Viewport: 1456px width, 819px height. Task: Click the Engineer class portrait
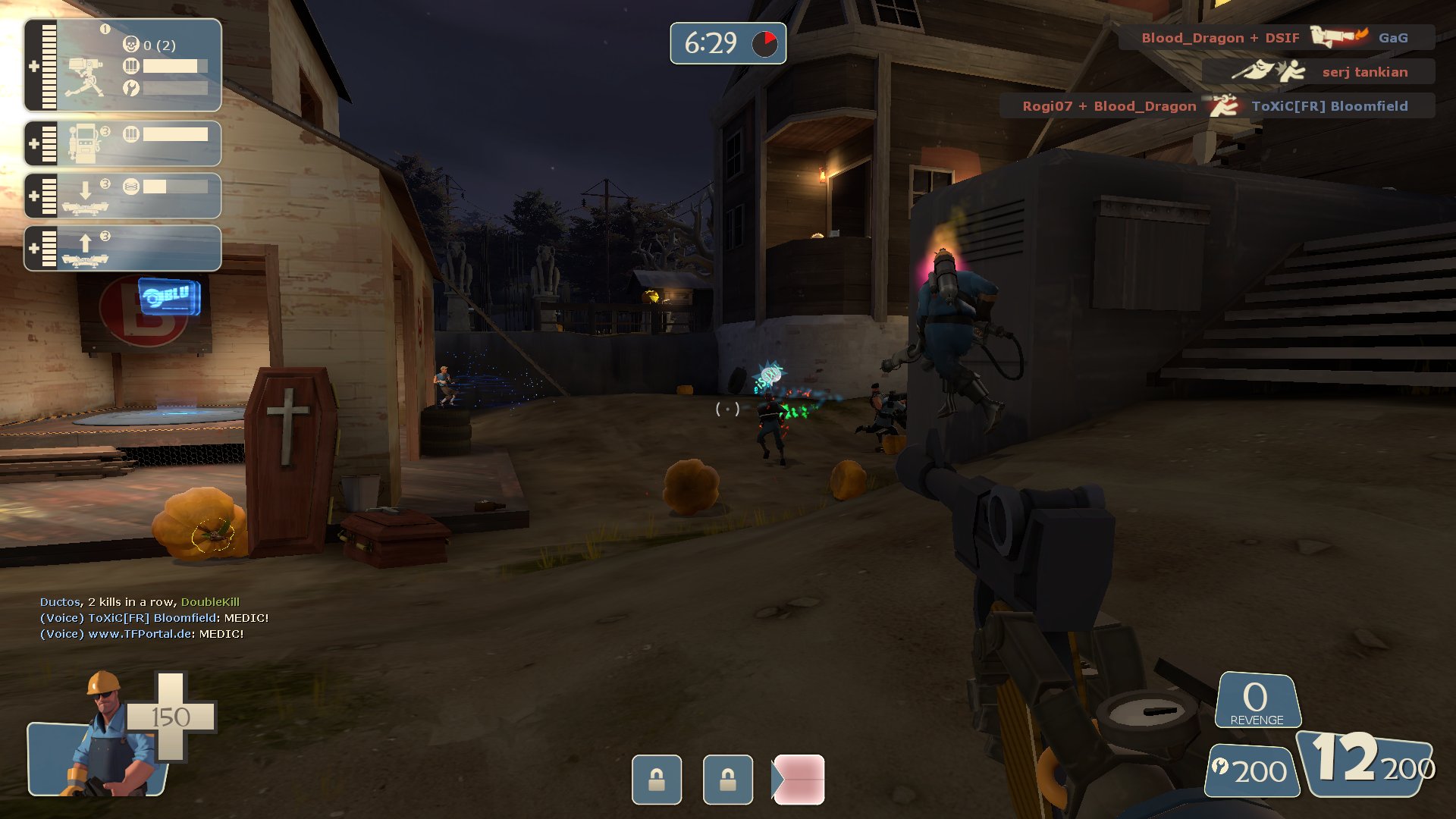tap(106, 736)
